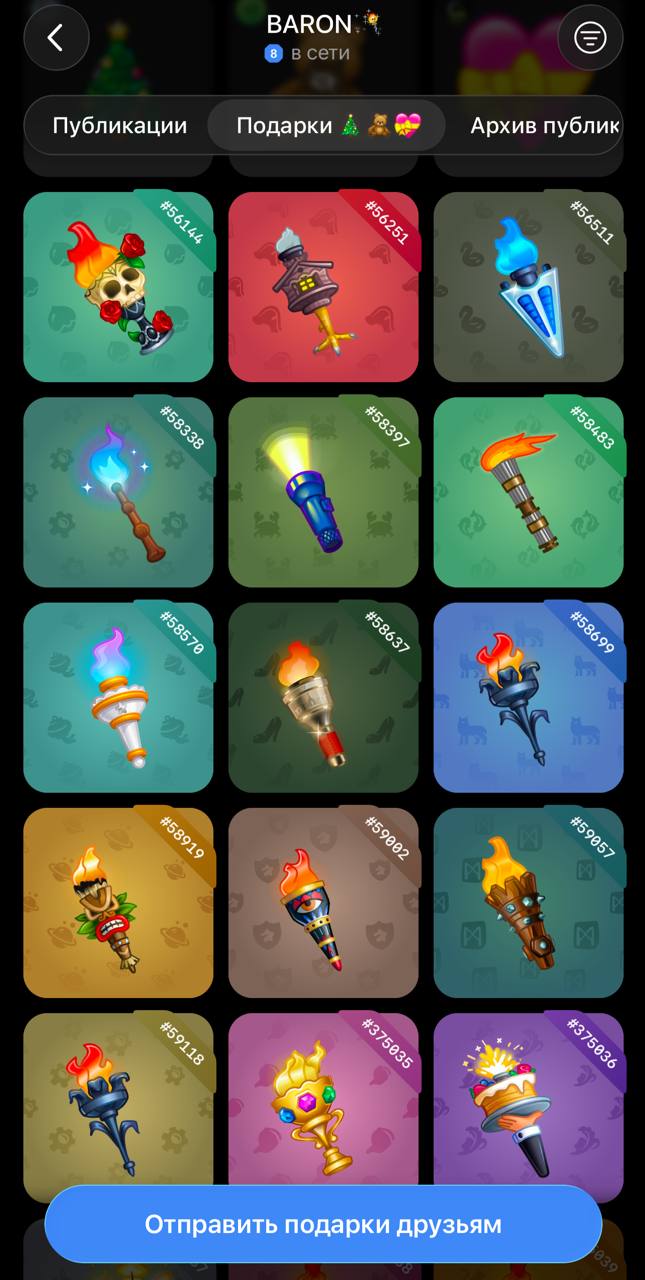The image size is (645, 1280).
Task: Open skull torch gift #56144
Action: click(x=118, y=287)
